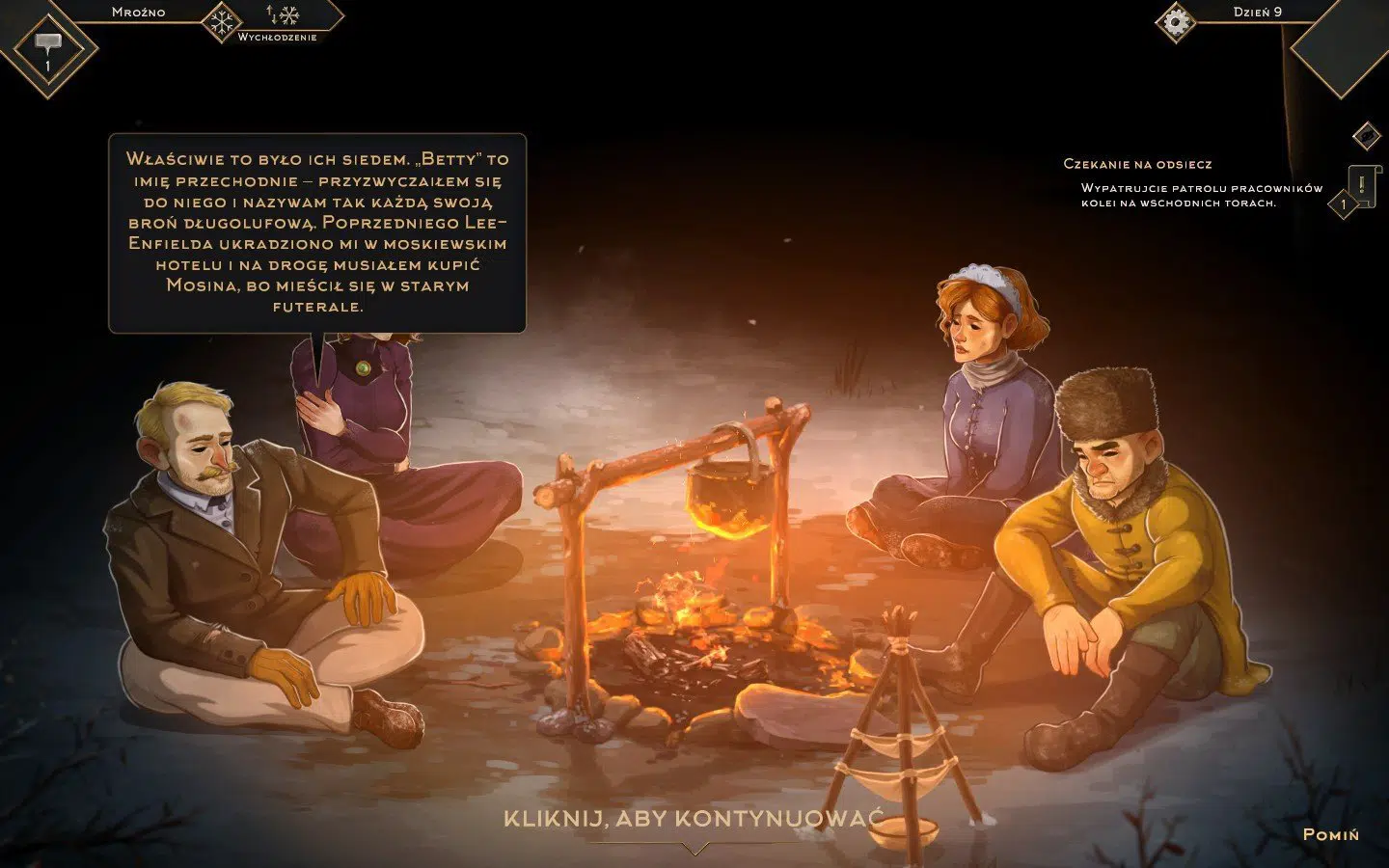Click the snowflake weather icon
1389x868 pixels.
[221, 21]
